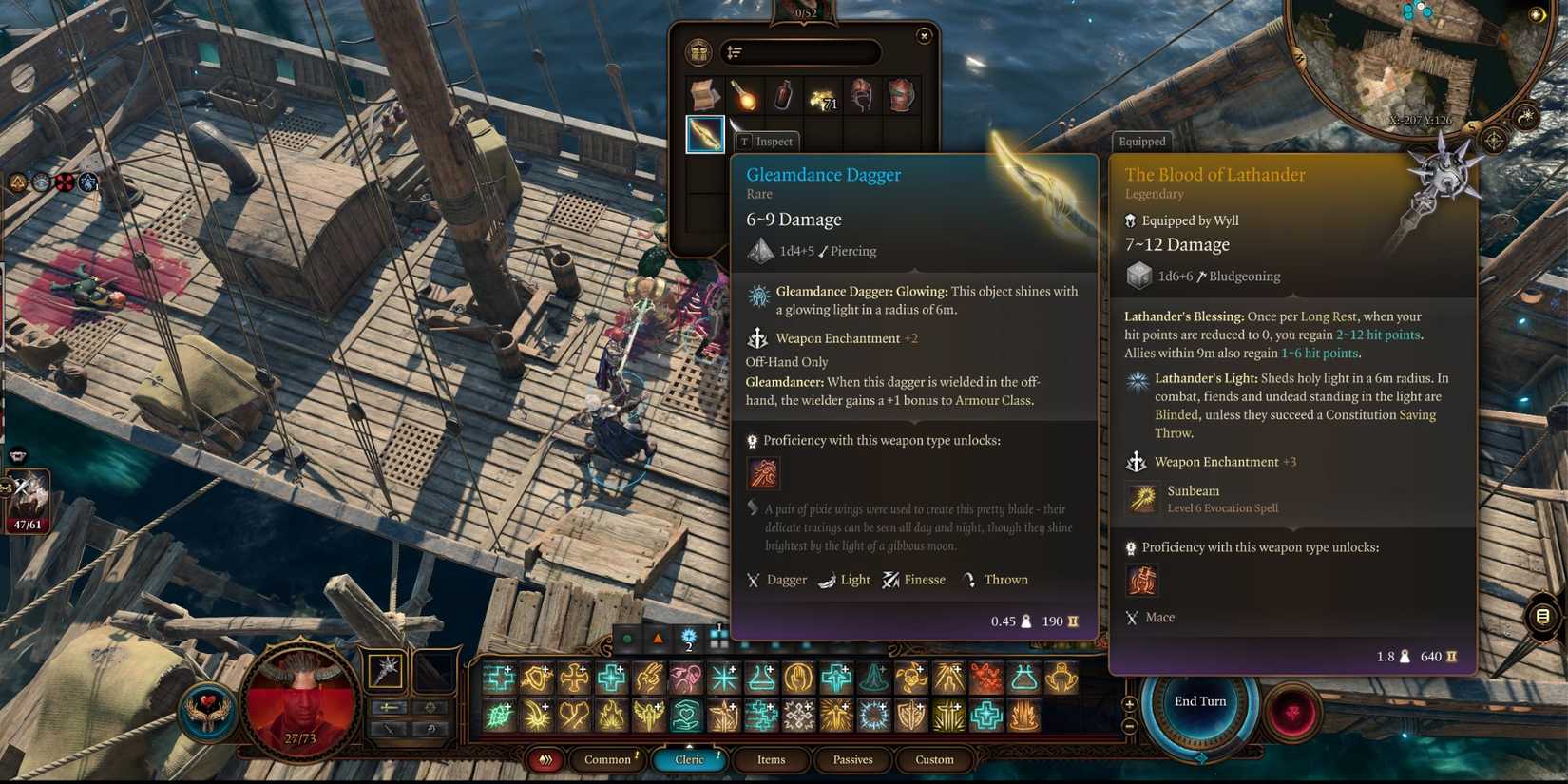
Task: Expand all hotbars with the red triple-arrow button
Action: tap(545, 760)
